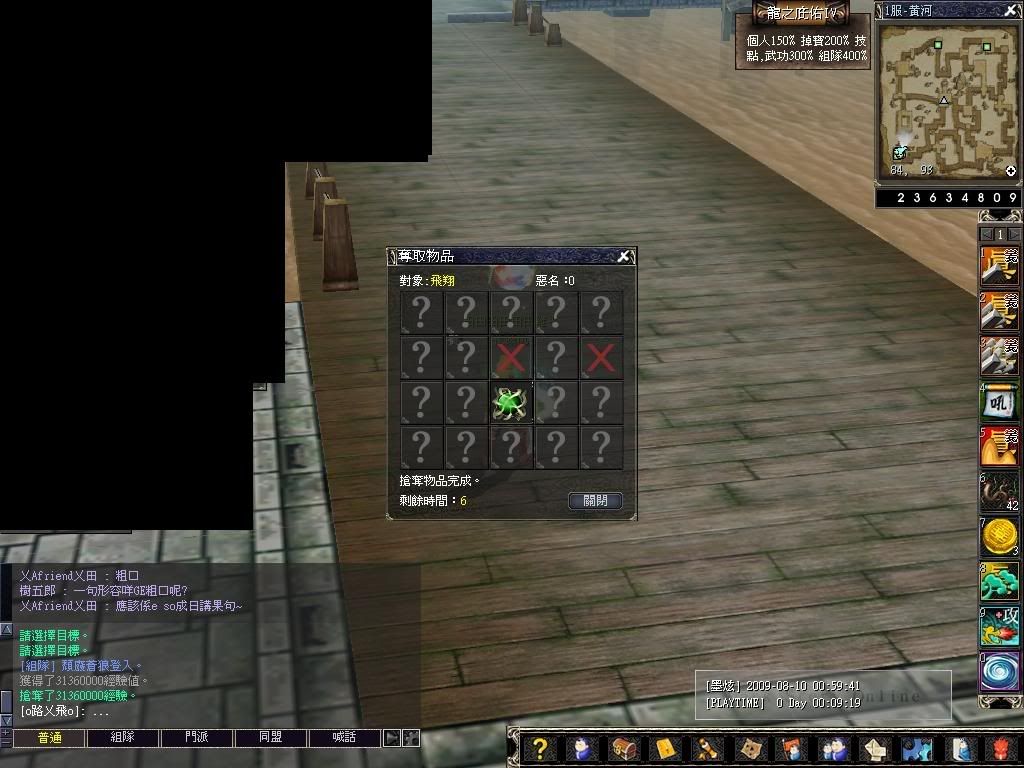This screenshot has height=768, width=1024.
Task: Use the gold coin item in hotbar
Action: [999, 537]
